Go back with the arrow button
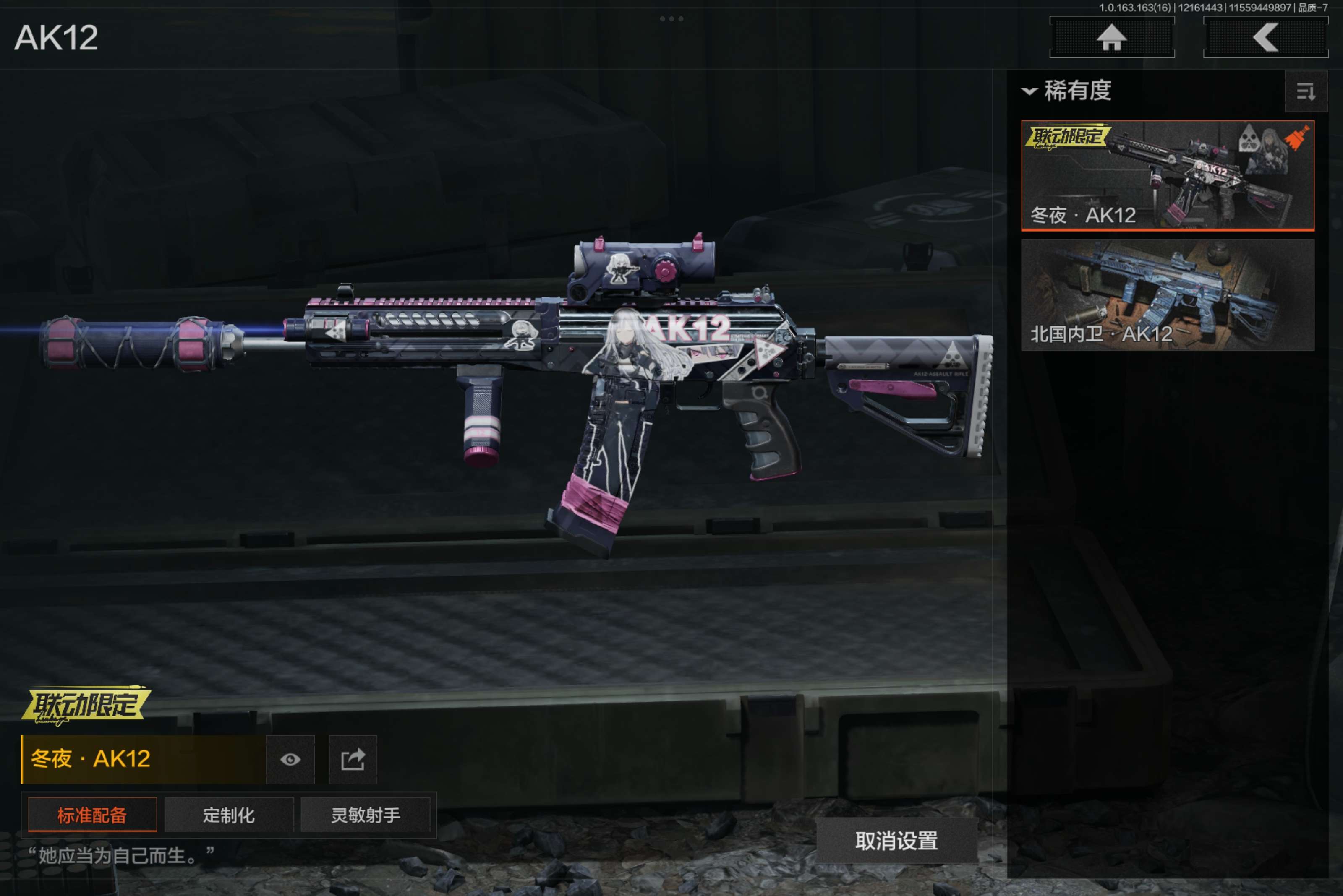 pos(1265,38)
